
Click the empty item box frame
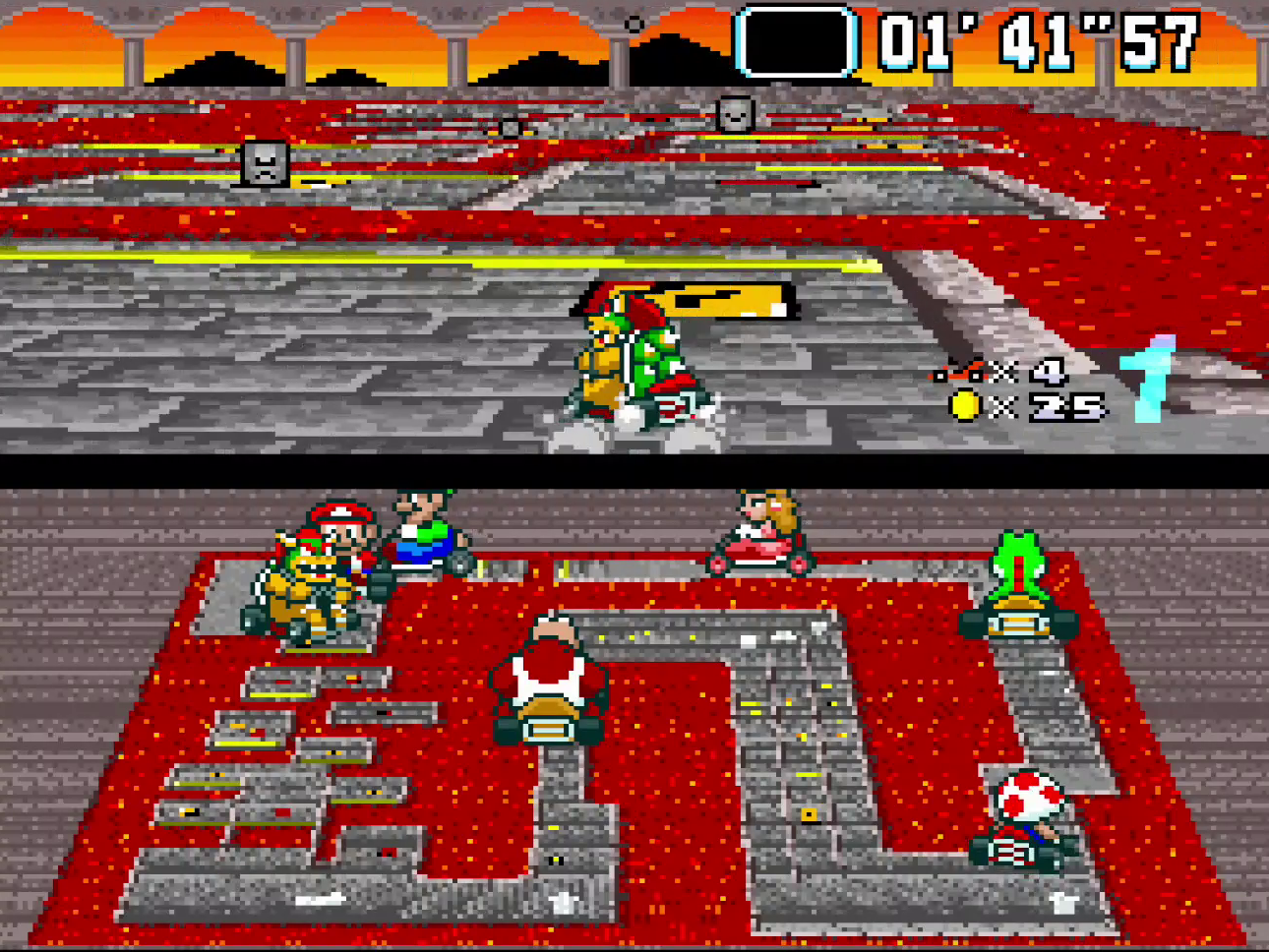(799, 41)
